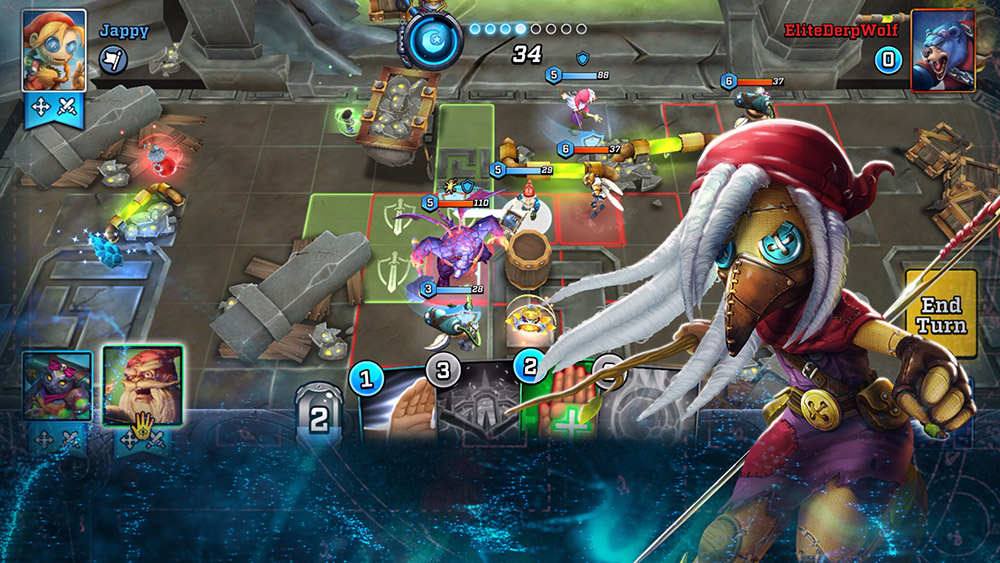This screenshot has height=563, width=1000.
Task: Click the blue crescent moon orb
Action: (432, 40)
